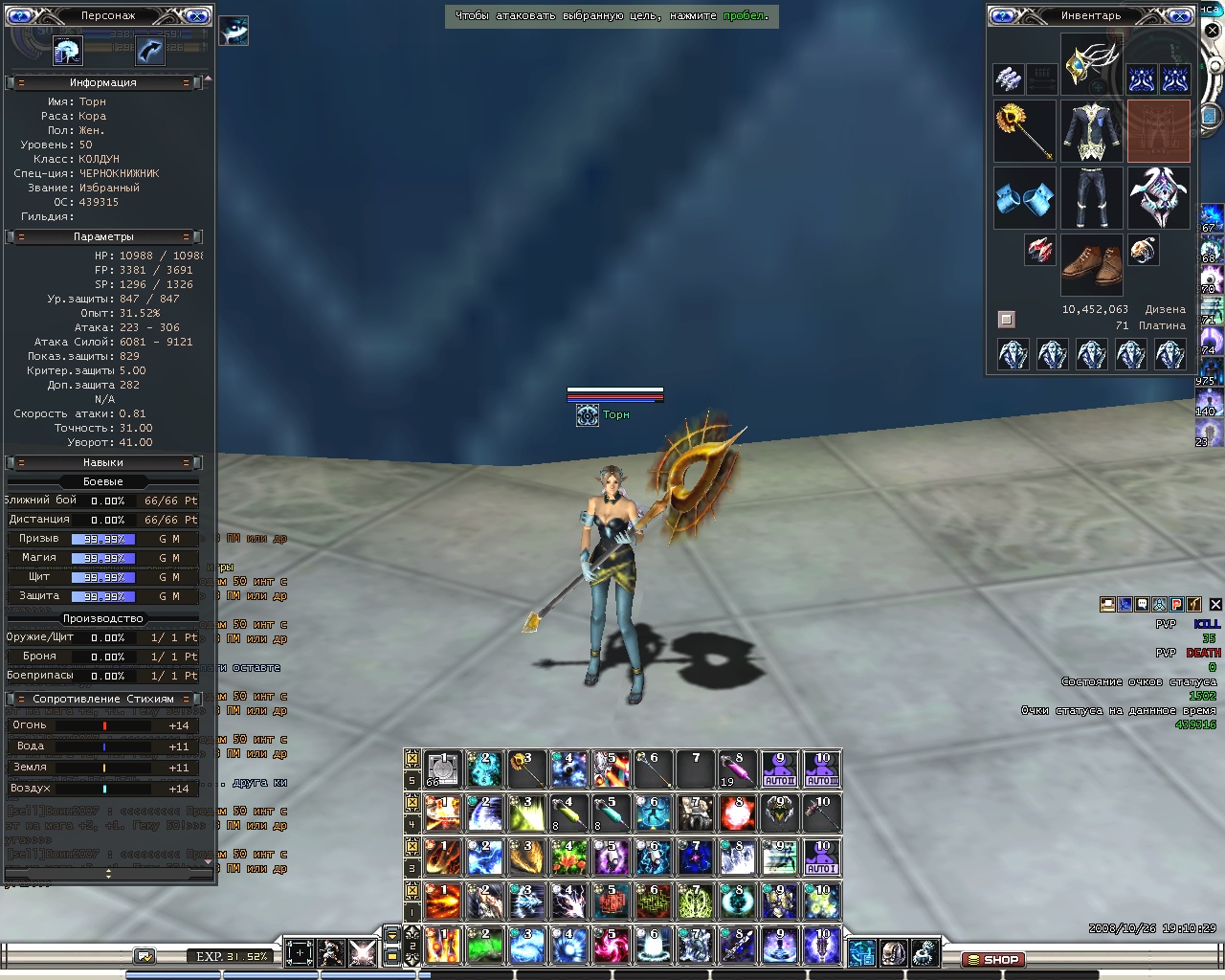Click the brain icon in character window

[x=67, y=50]
